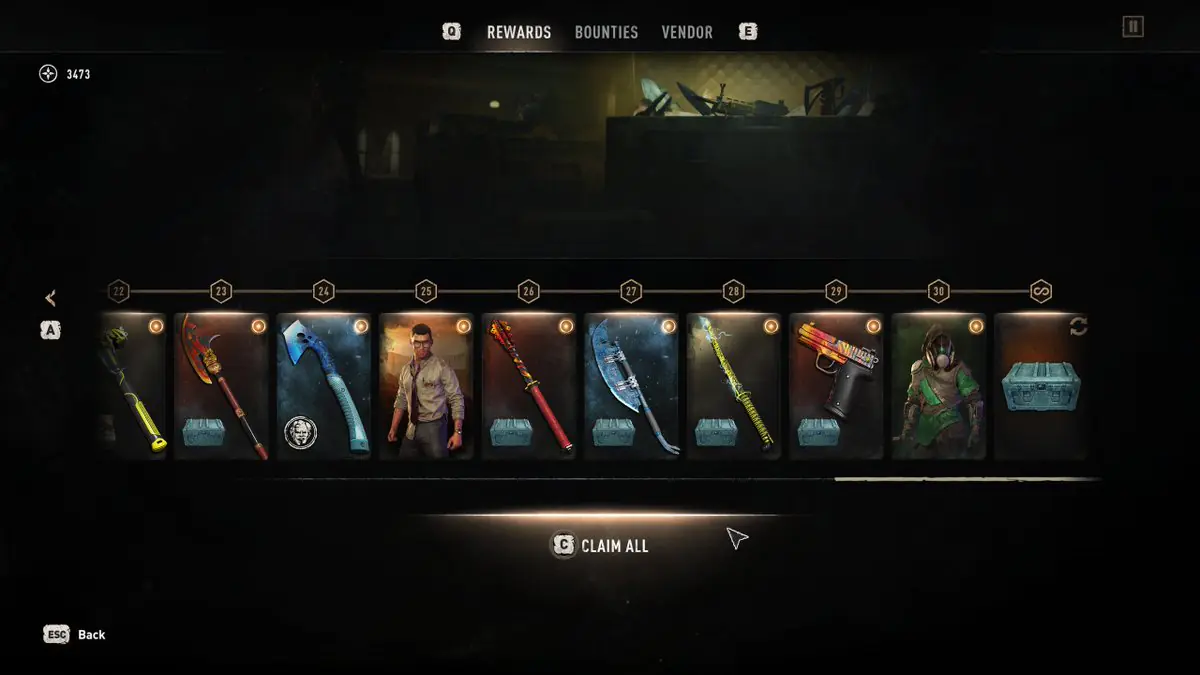Show previous rewards with left arrow
Viewport: 1200px width, 675px height.
coord(50,298)
